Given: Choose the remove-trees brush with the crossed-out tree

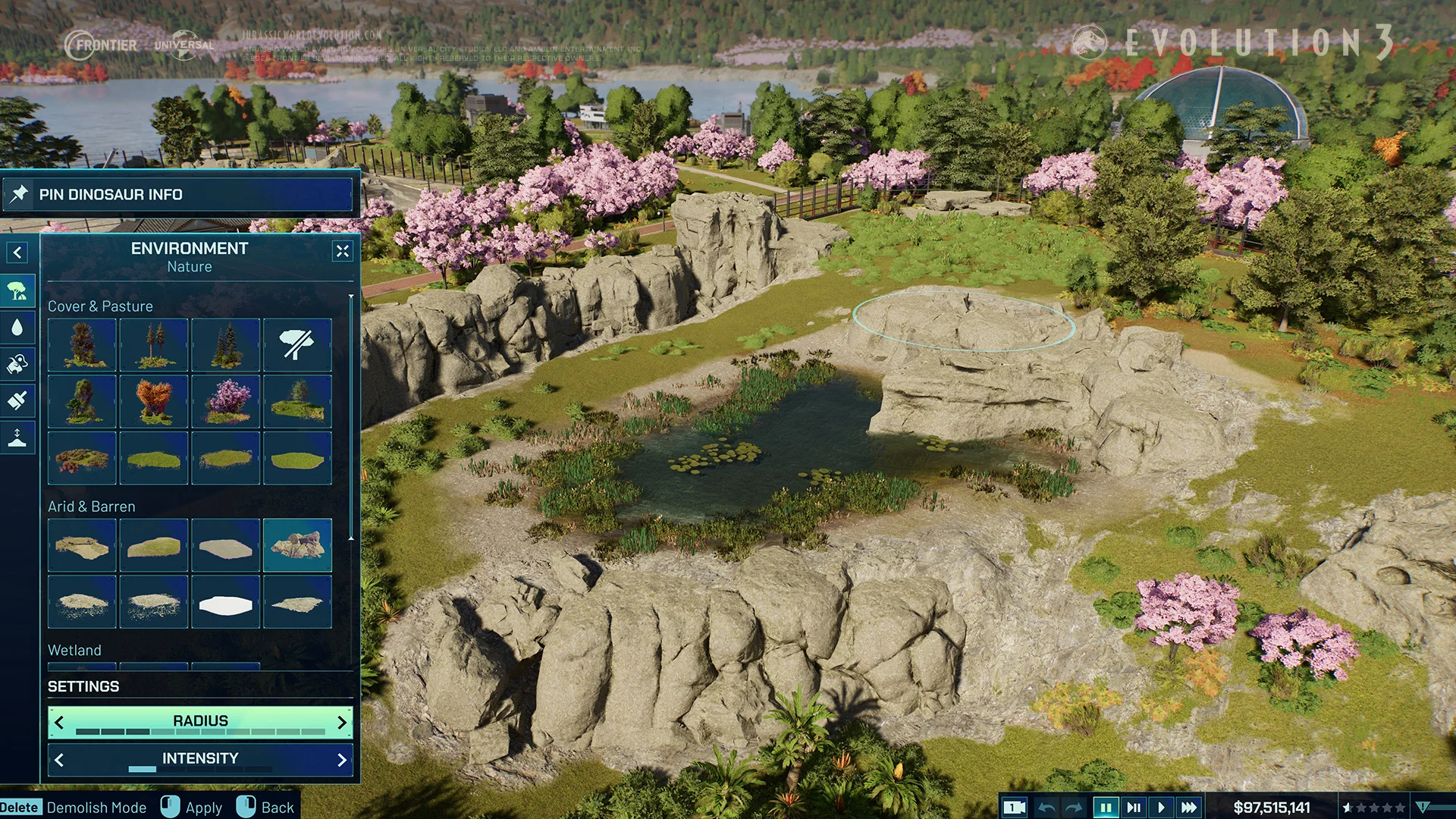Looking at the screenshot, I should pos(297,345).
